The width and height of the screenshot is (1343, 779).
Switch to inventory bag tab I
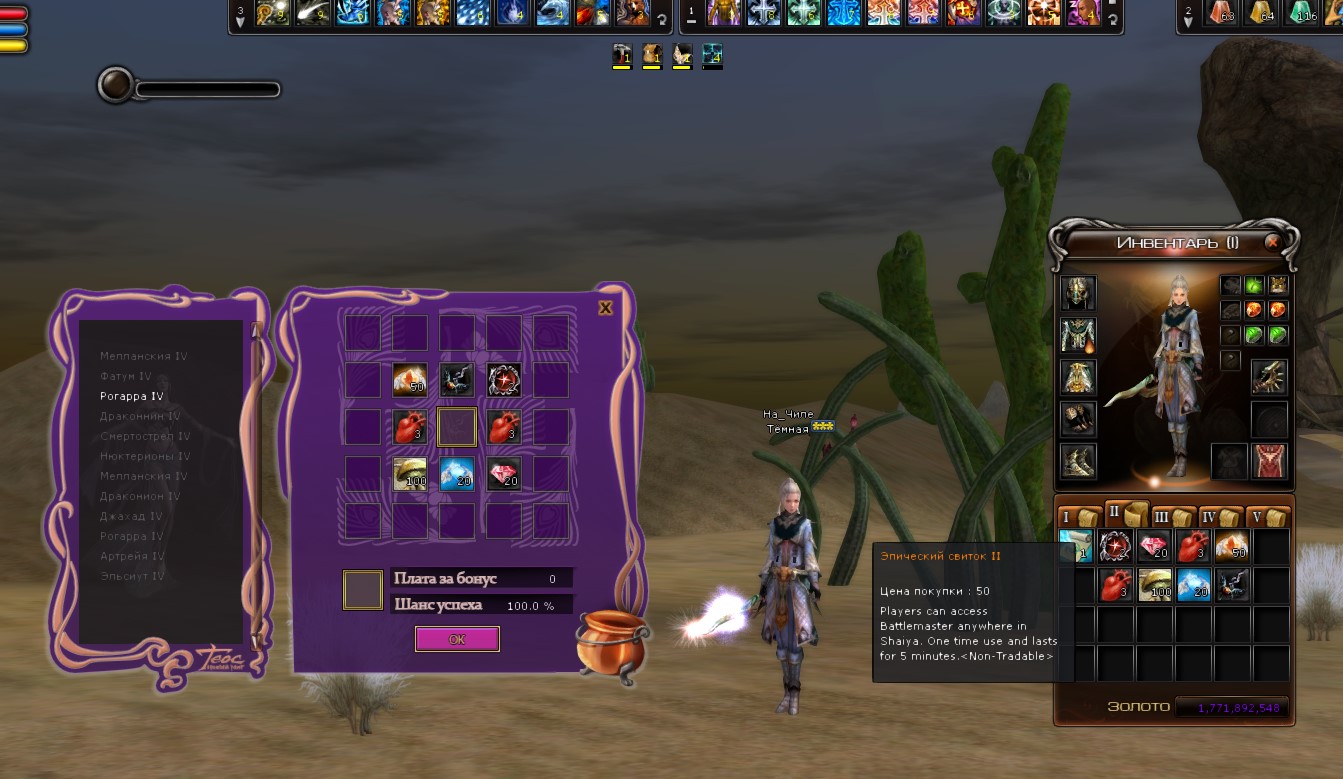point(1077,517)
